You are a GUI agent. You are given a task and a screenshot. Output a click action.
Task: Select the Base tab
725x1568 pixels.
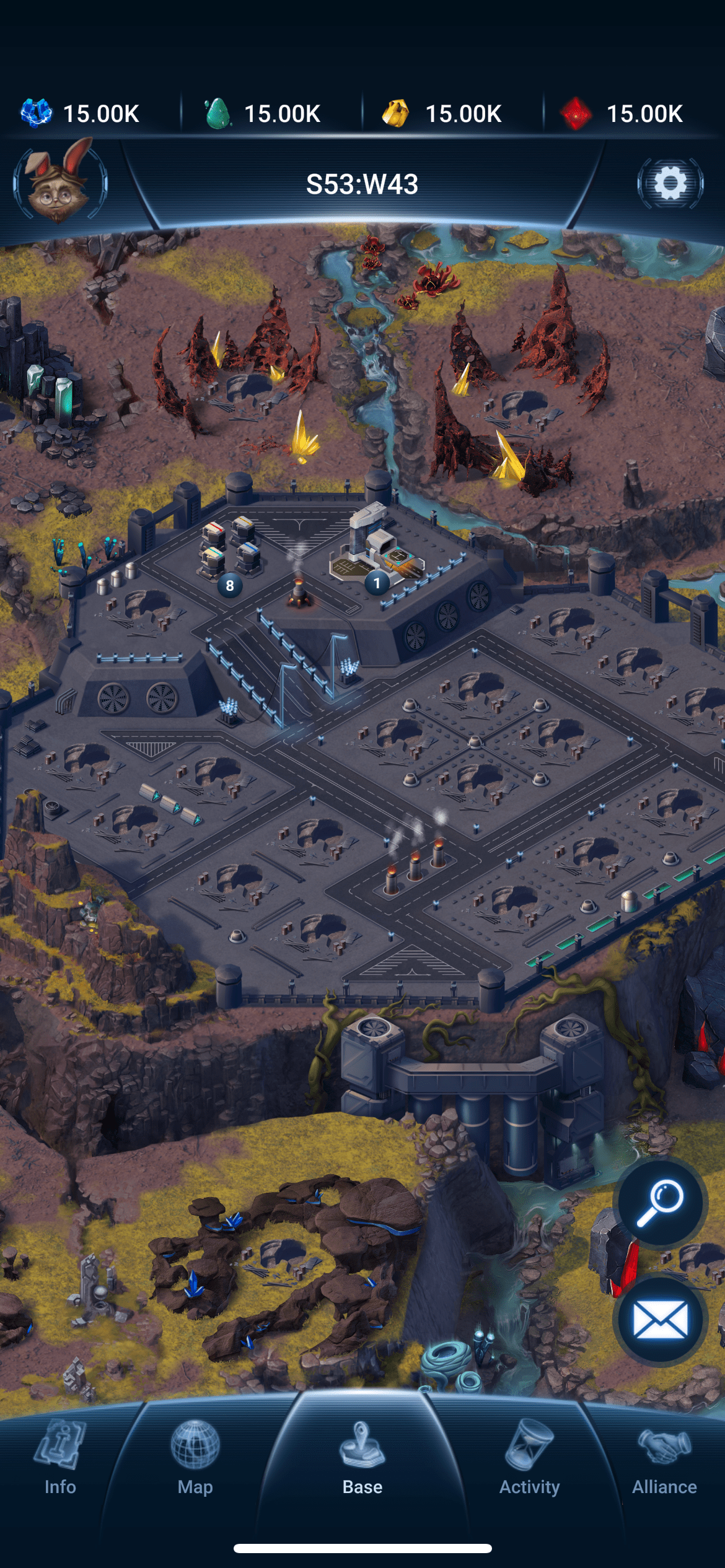click(x=362, y=1457)
